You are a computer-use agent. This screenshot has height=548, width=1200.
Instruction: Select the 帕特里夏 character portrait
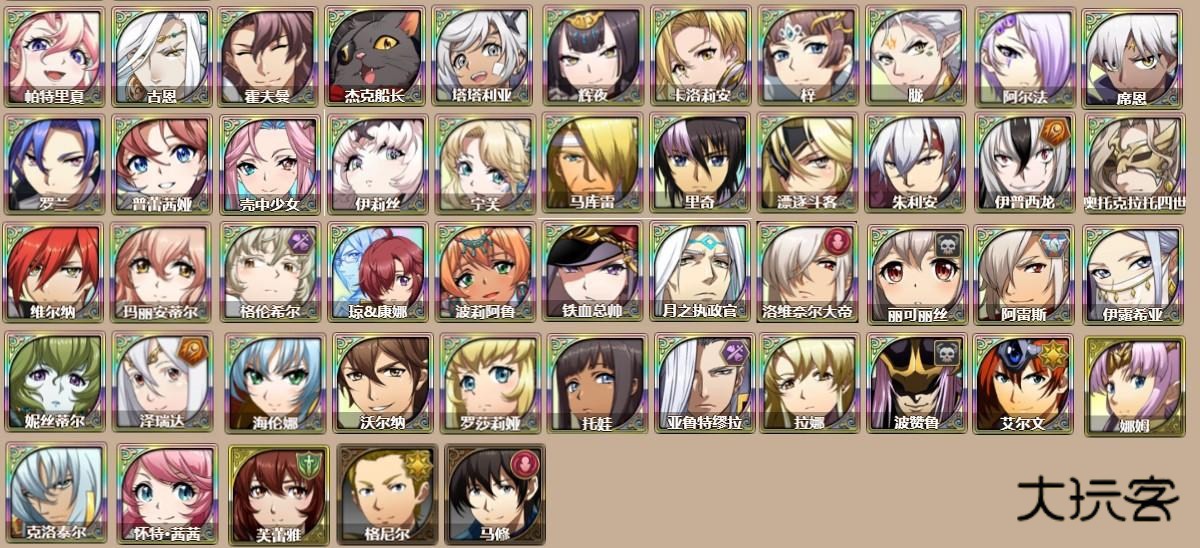pyautogui.click(x=55, y=56)
